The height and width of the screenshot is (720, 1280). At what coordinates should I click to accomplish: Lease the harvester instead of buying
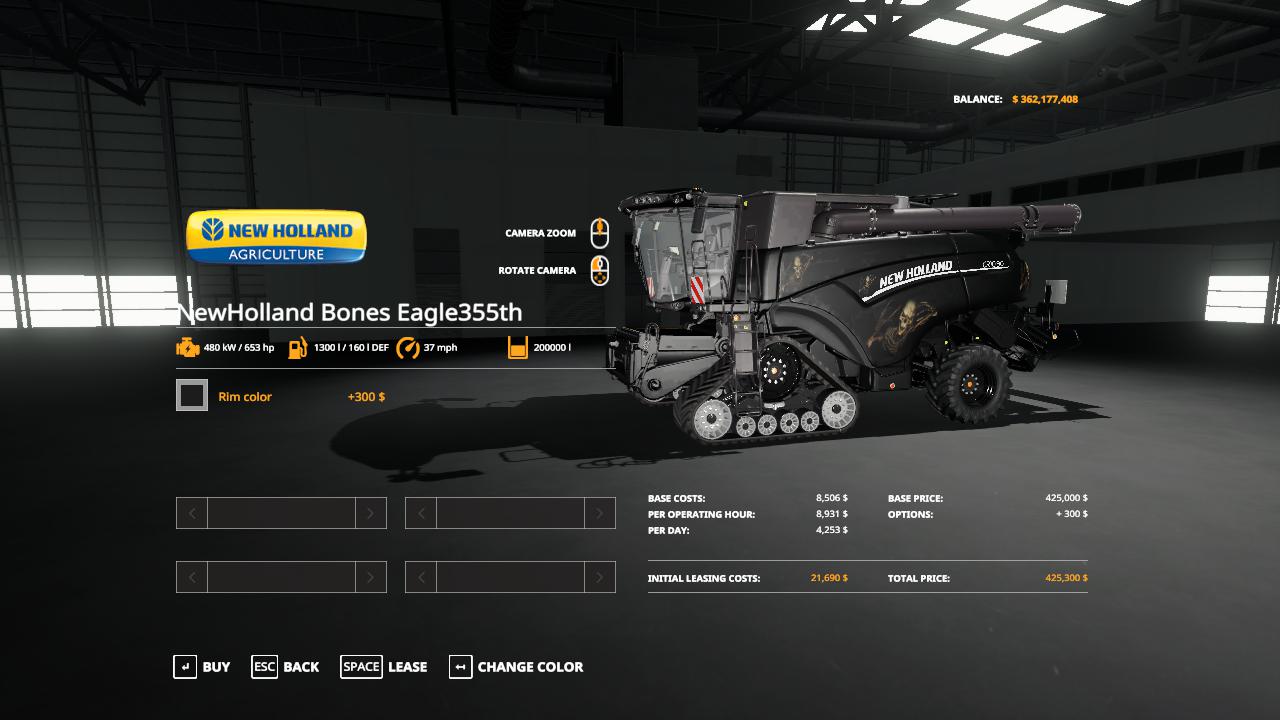point(384,667)
